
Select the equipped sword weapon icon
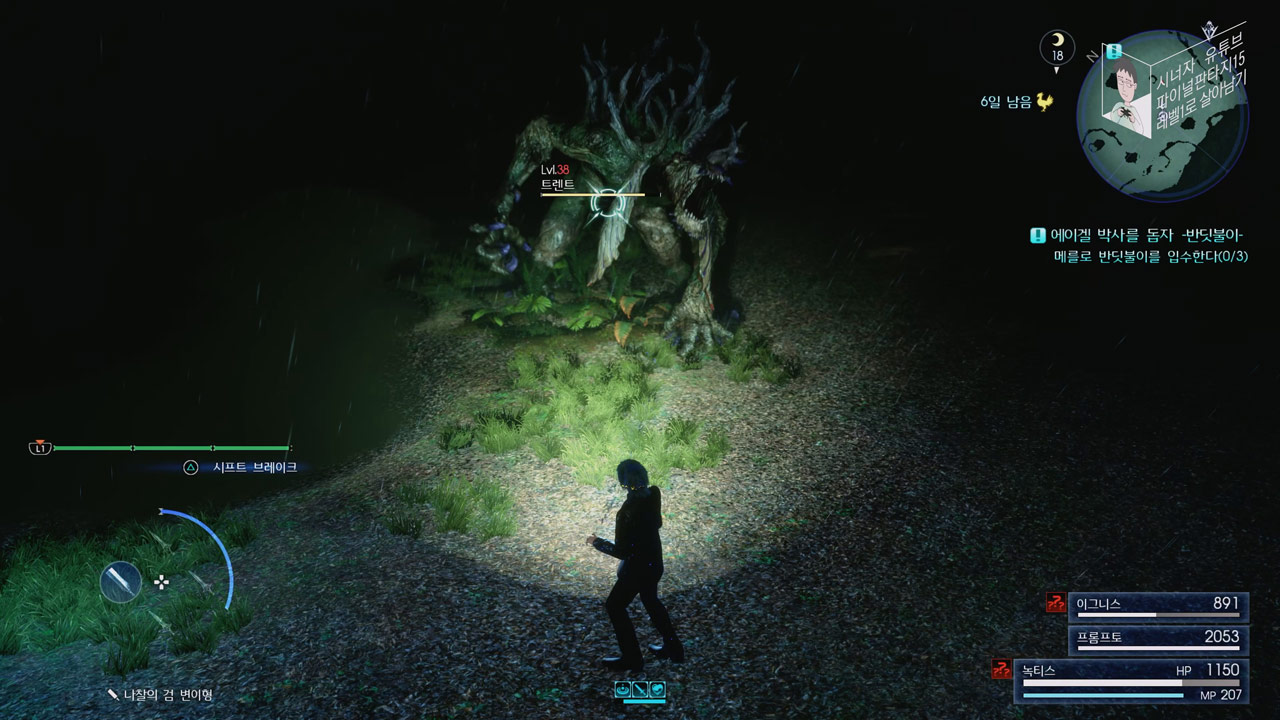pos(121,582)
